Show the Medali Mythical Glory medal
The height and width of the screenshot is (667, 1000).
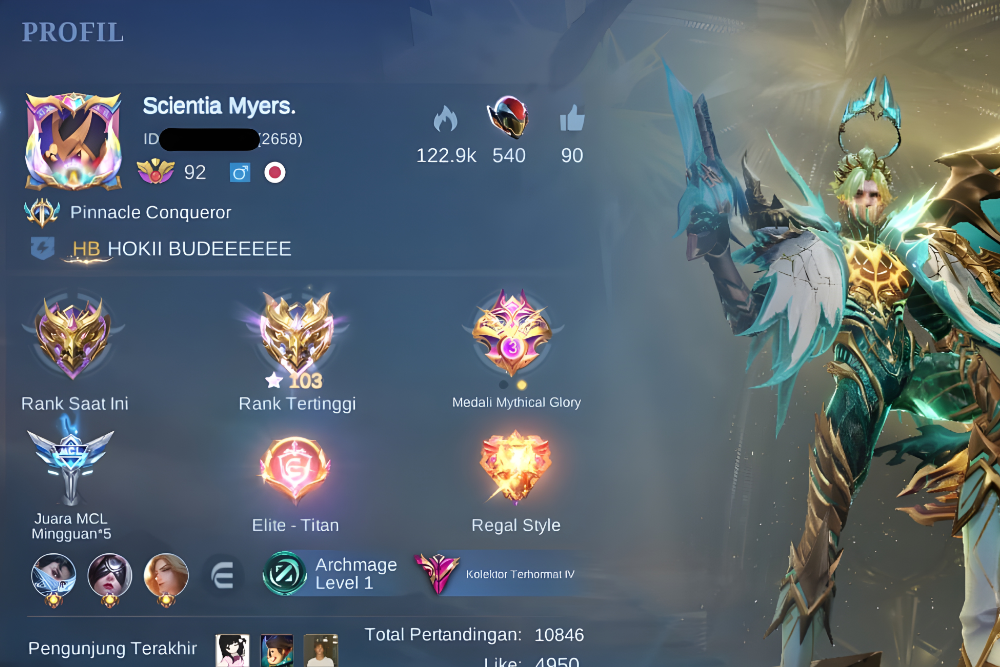513,335
